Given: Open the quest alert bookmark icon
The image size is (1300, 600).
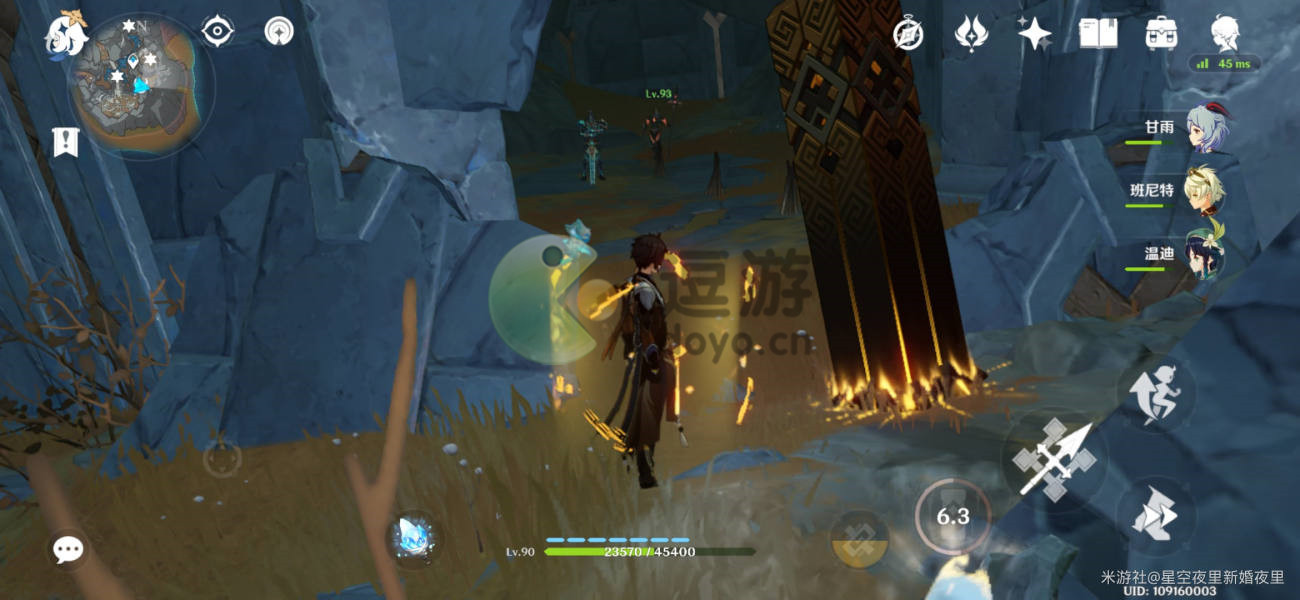Looking at the screenshot, I should [x=66, y=141].
